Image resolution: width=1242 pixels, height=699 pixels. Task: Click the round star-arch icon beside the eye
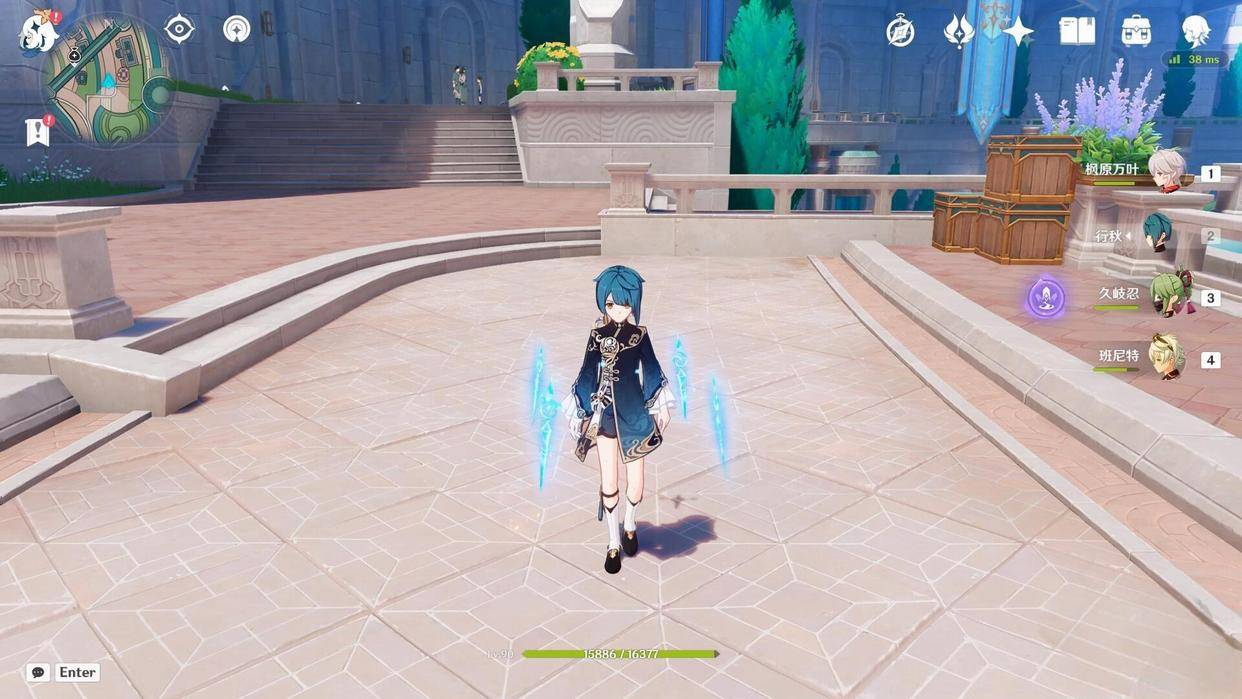(x=237, y=30)
